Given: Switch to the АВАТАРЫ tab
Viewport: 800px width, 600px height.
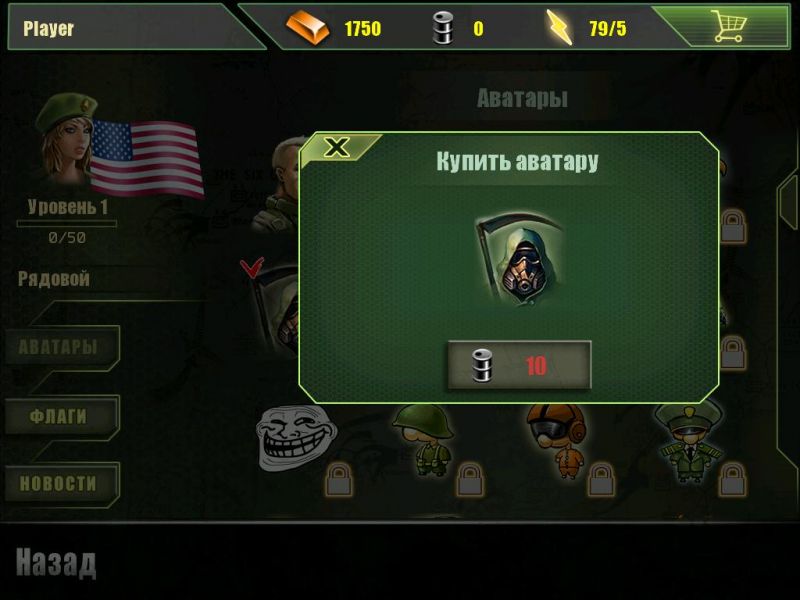Looking at the screenshot, I should tap(59, 347).
